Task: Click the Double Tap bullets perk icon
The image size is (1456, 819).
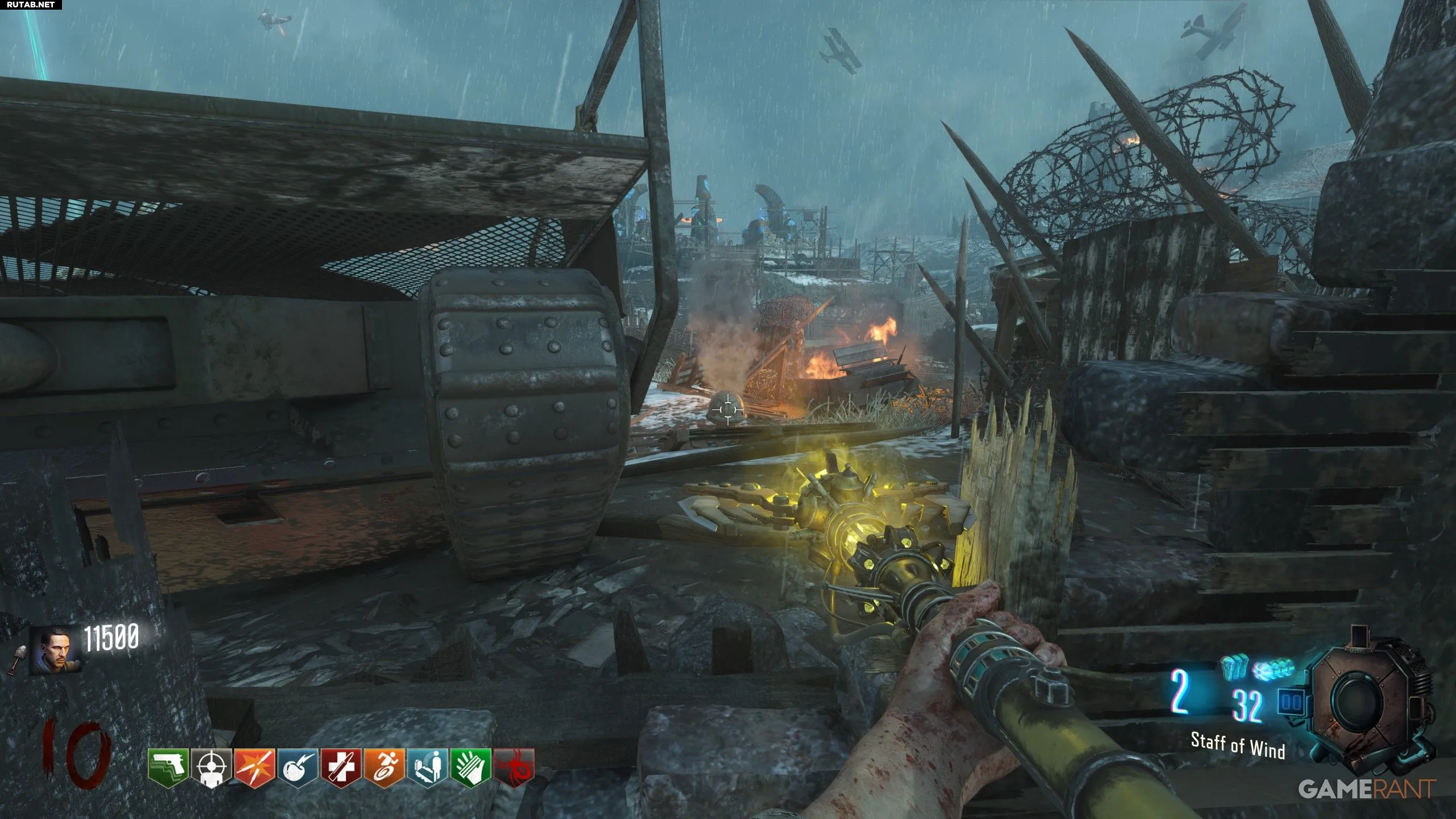Action: tap(254, 767)
